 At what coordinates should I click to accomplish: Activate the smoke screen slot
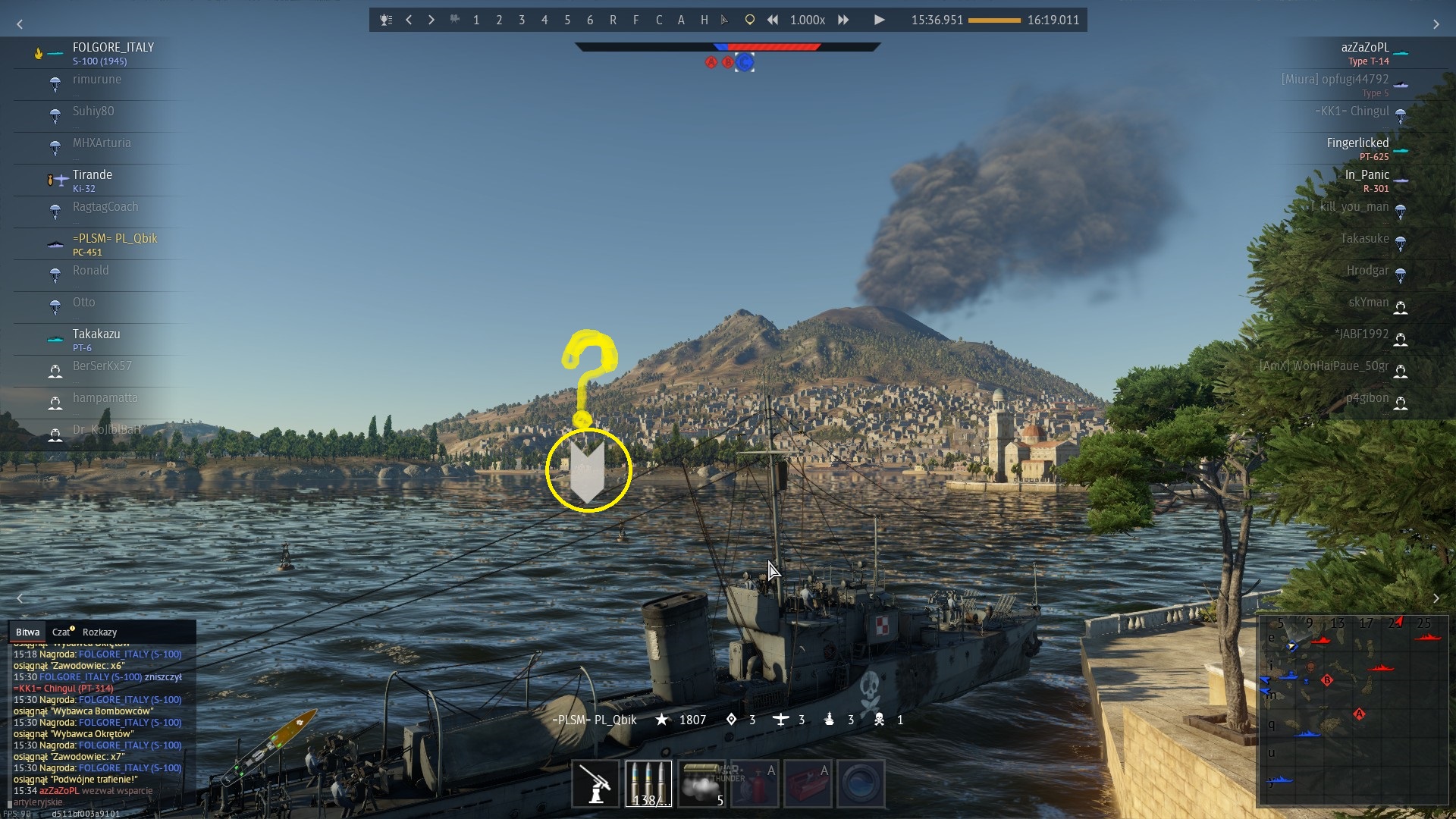(701, 783)
